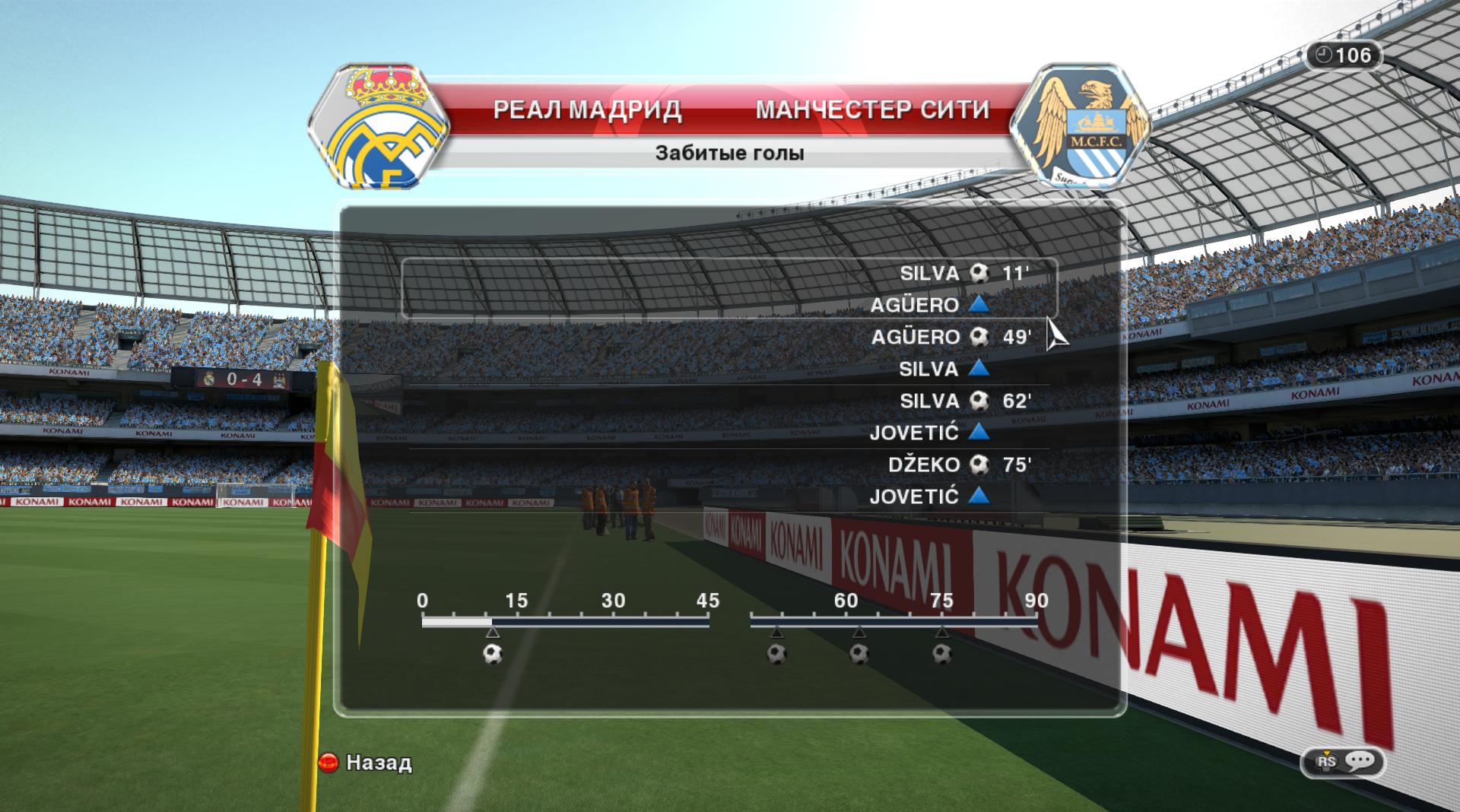Viewport: 1460px width, 812px height.
Task: Go back with the Назад button
Action: 366,763
